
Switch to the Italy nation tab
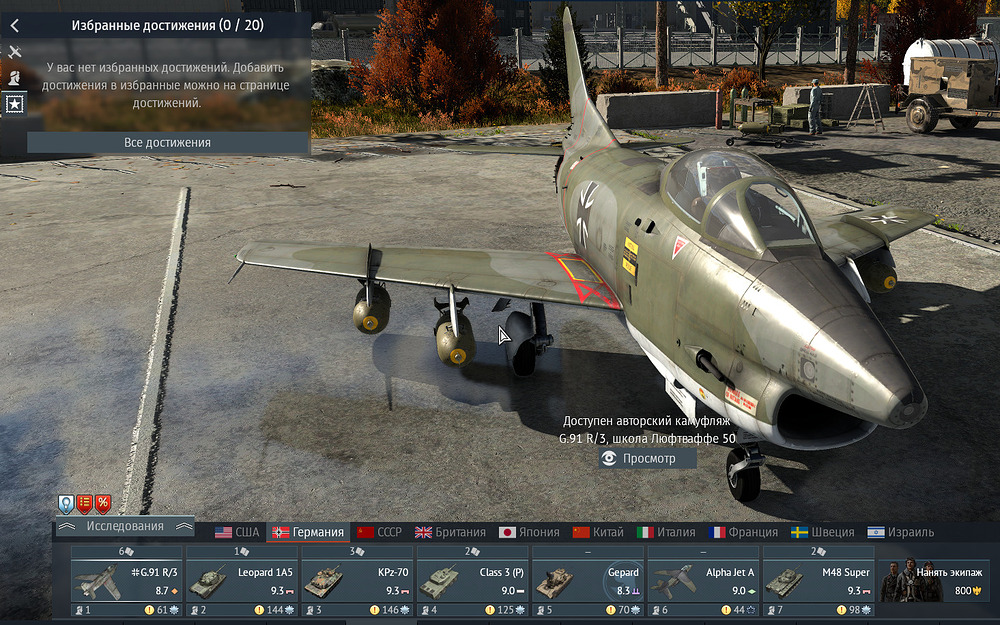(666, 532)
